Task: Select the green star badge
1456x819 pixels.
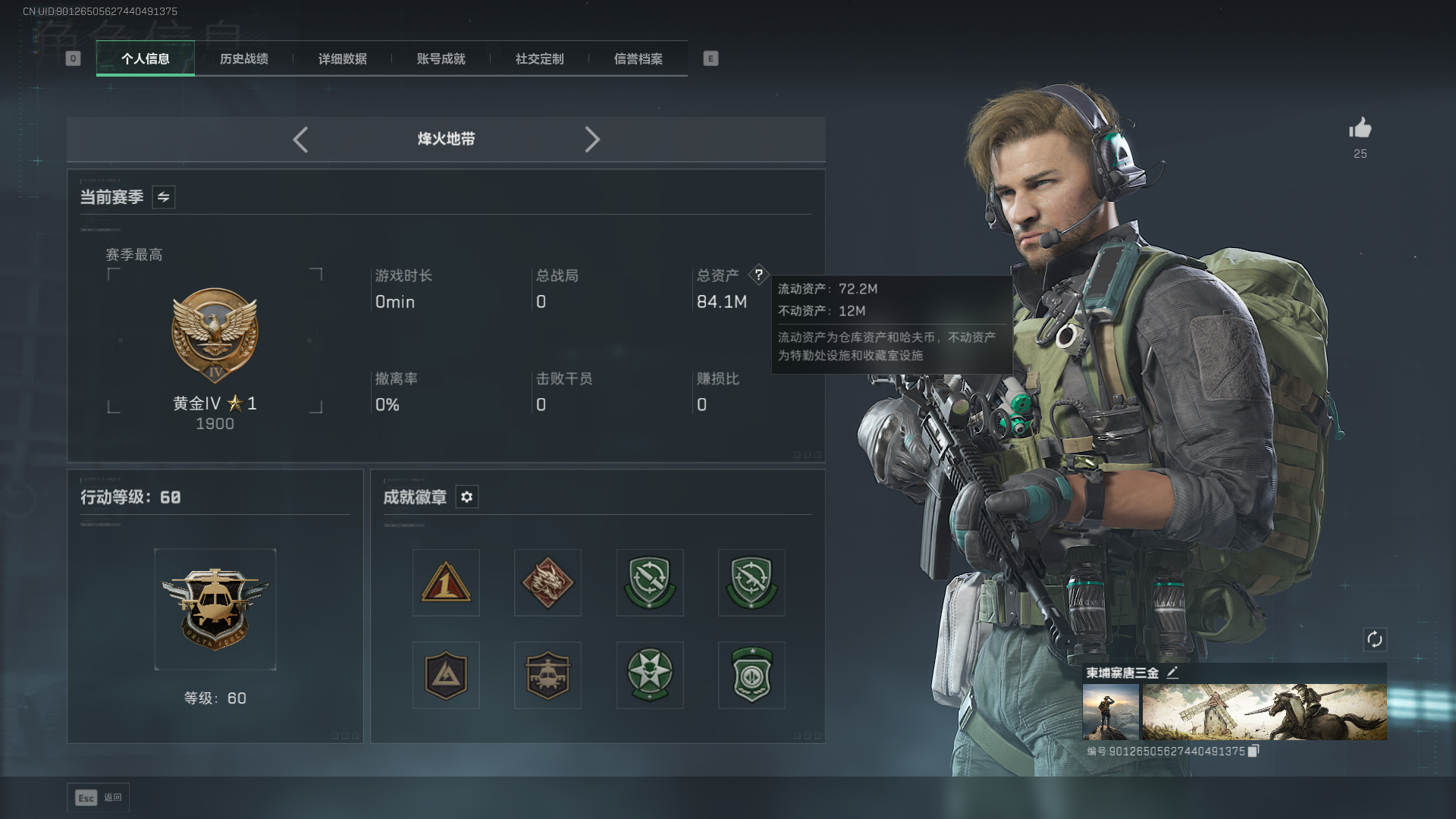Action: pos(650,675)
